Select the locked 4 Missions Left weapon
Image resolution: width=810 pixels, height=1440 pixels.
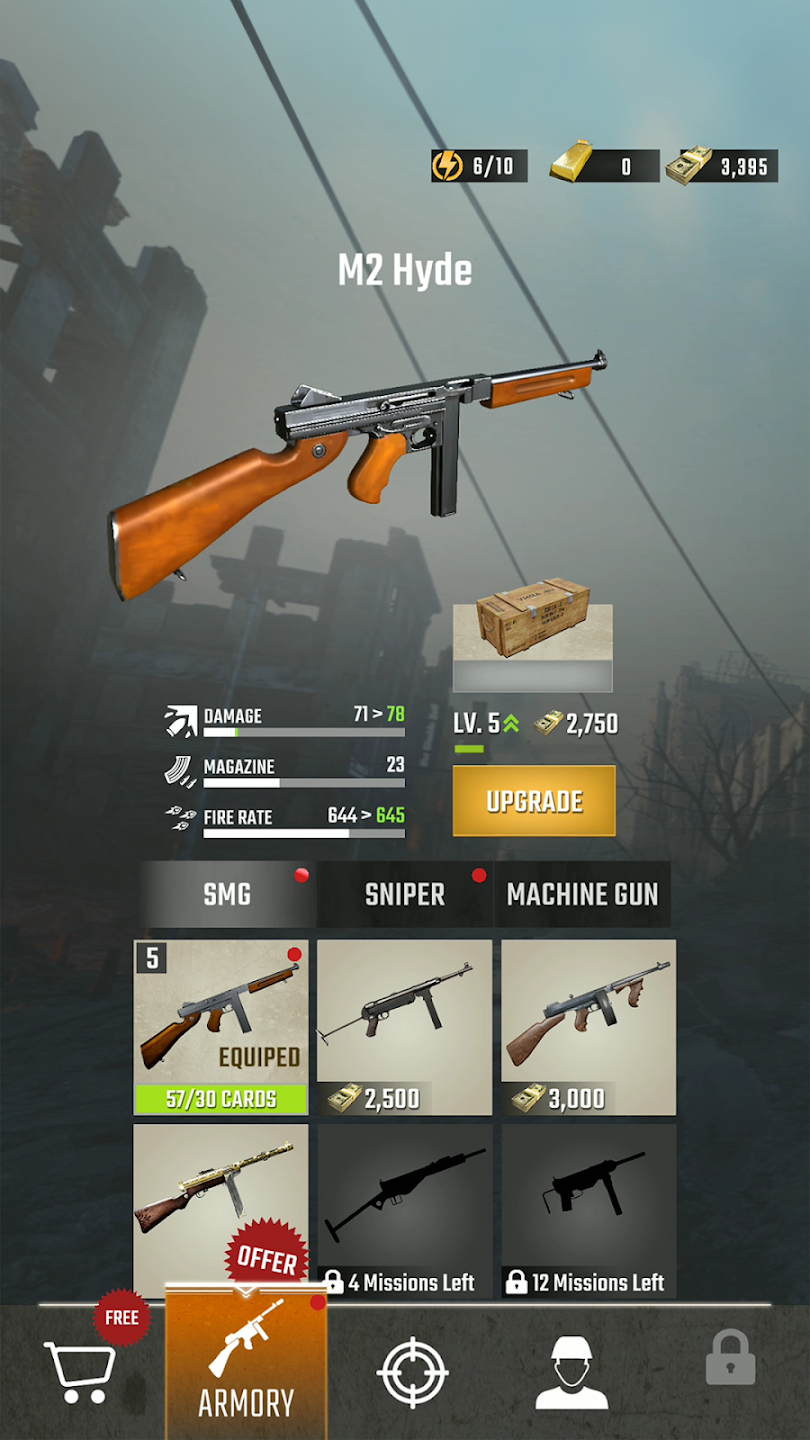tap(405, 1210)
